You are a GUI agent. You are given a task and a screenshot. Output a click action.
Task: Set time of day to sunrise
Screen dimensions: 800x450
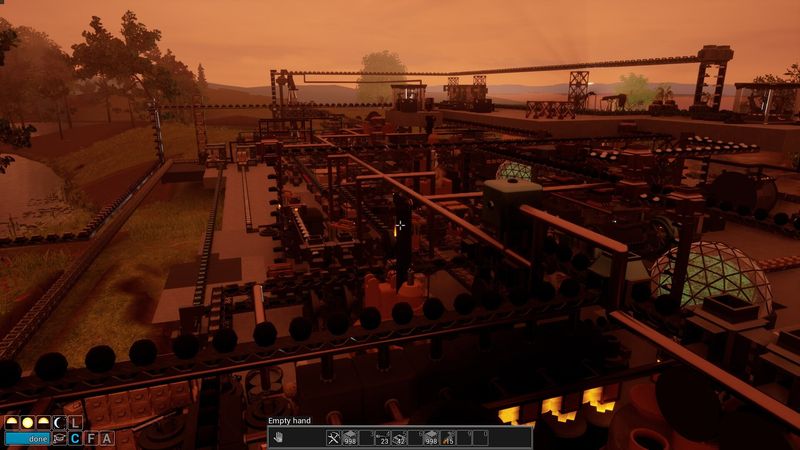point(12,423)
